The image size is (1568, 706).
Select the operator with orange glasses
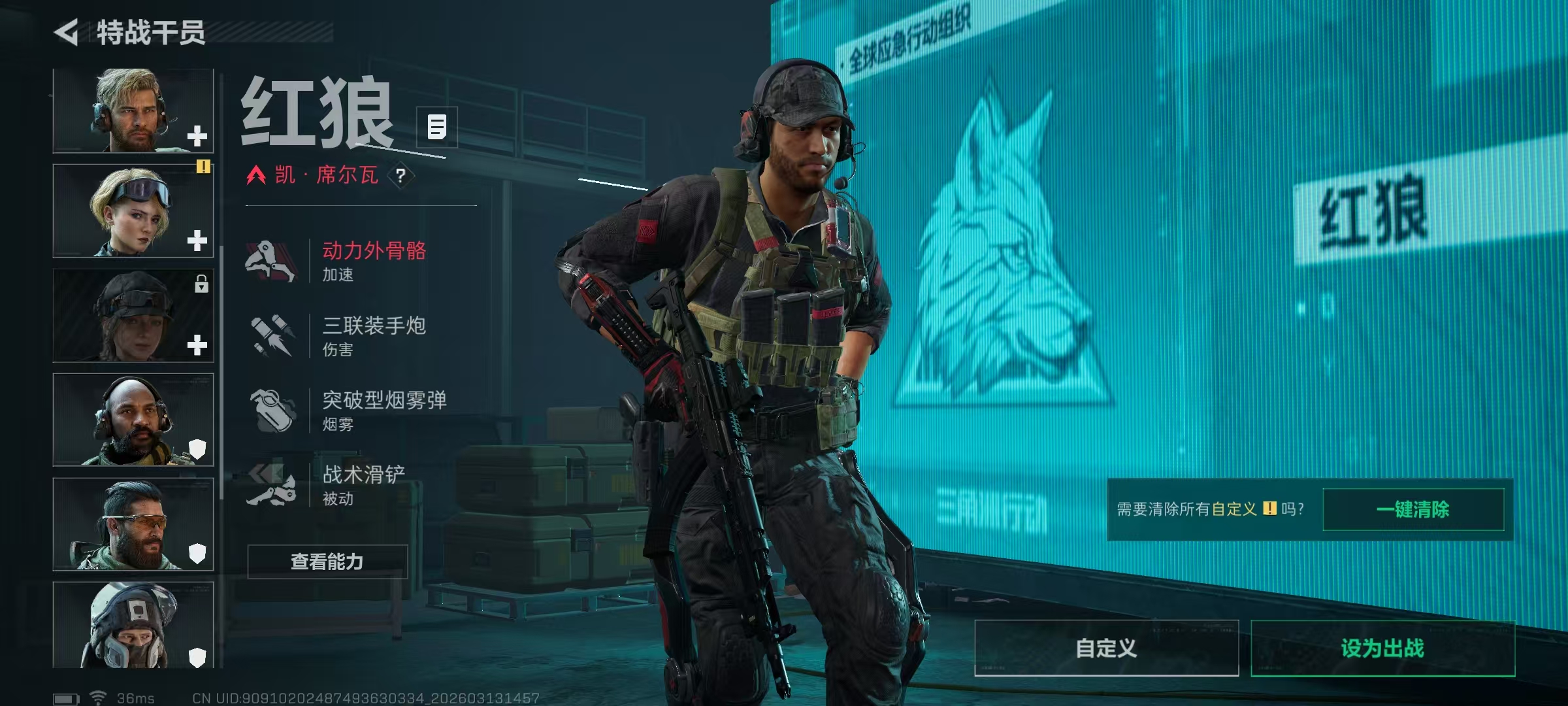133,524
